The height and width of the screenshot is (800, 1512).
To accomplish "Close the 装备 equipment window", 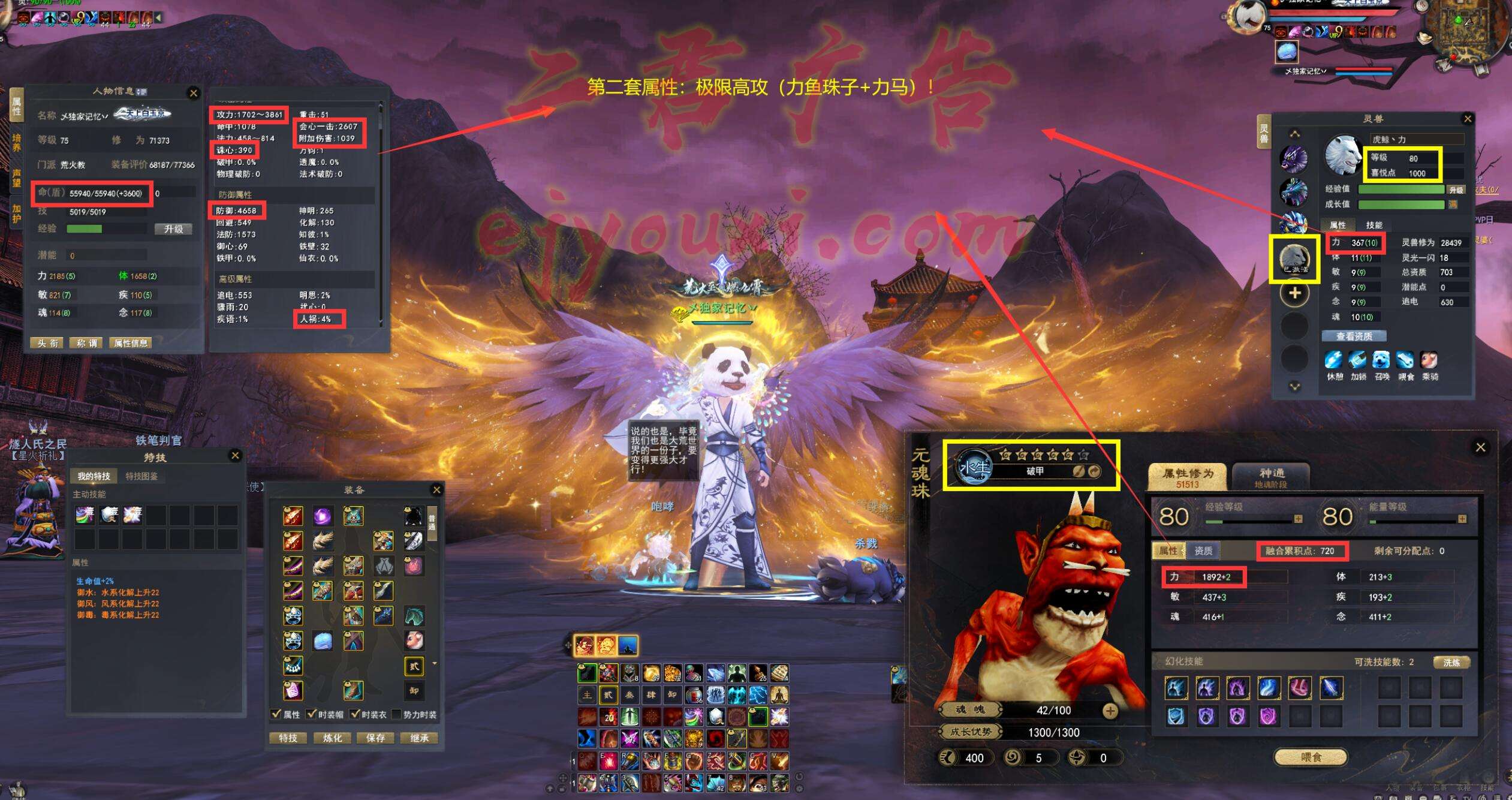I will (436, 490).
